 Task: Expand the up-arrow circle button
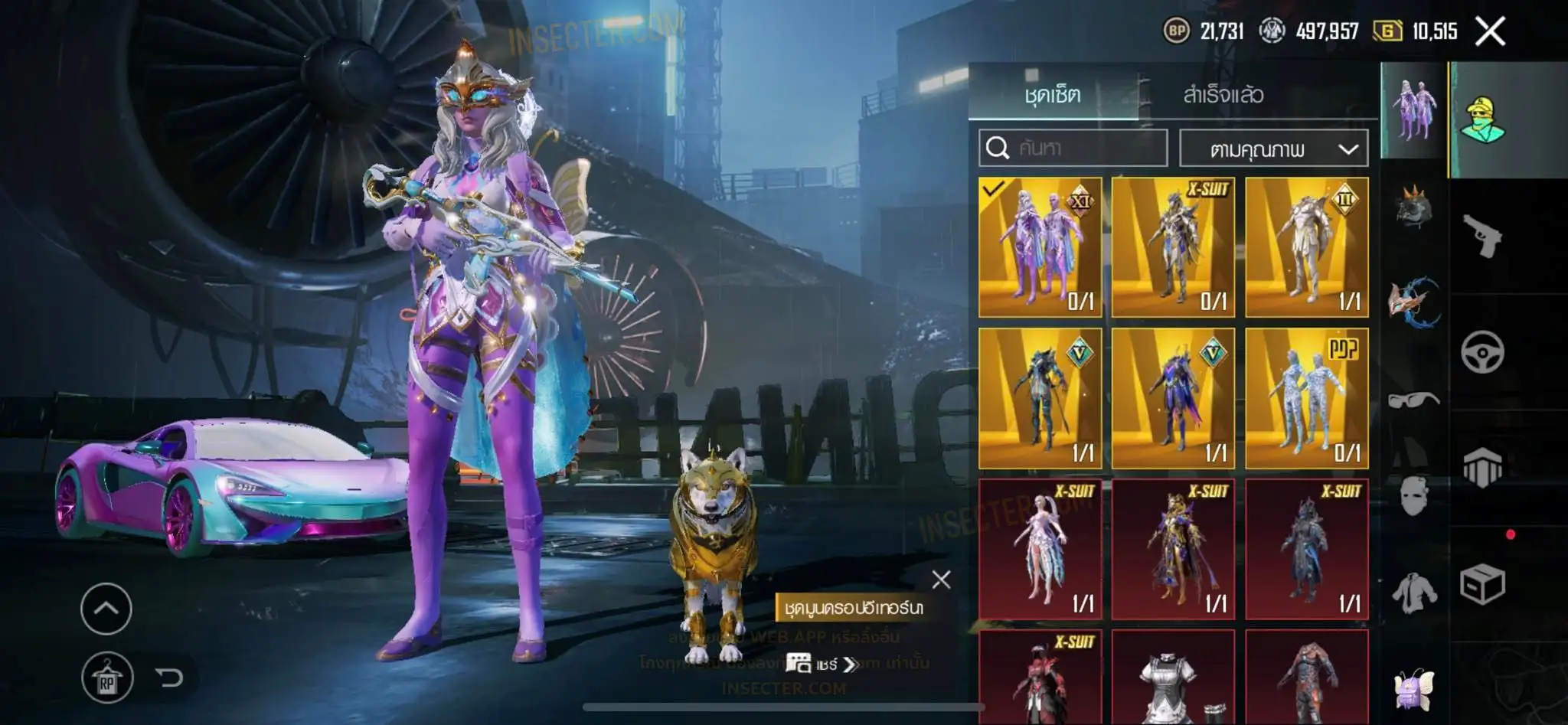point(106,609)
